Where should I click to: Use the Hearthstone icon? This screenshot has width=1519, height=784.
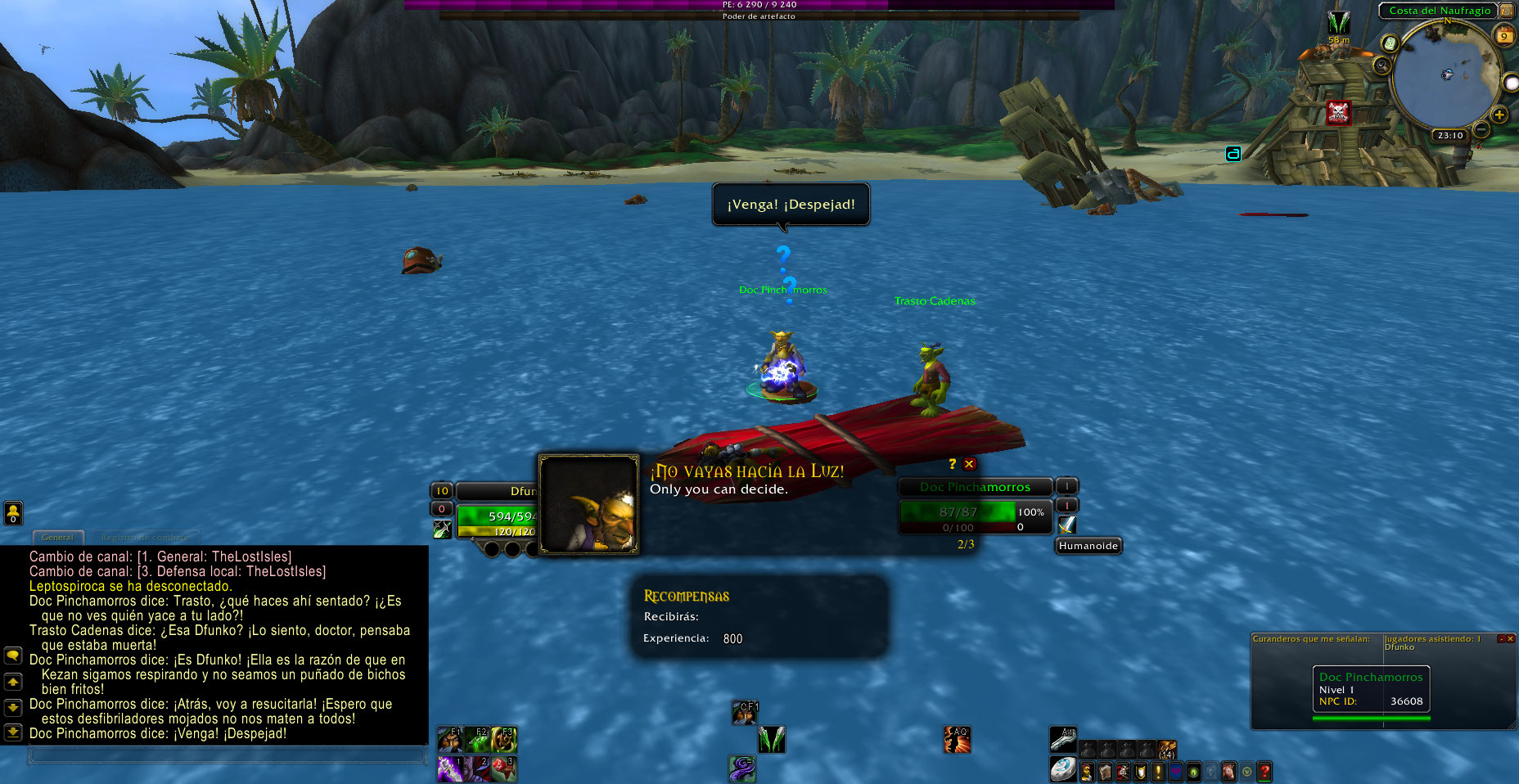1063,769
